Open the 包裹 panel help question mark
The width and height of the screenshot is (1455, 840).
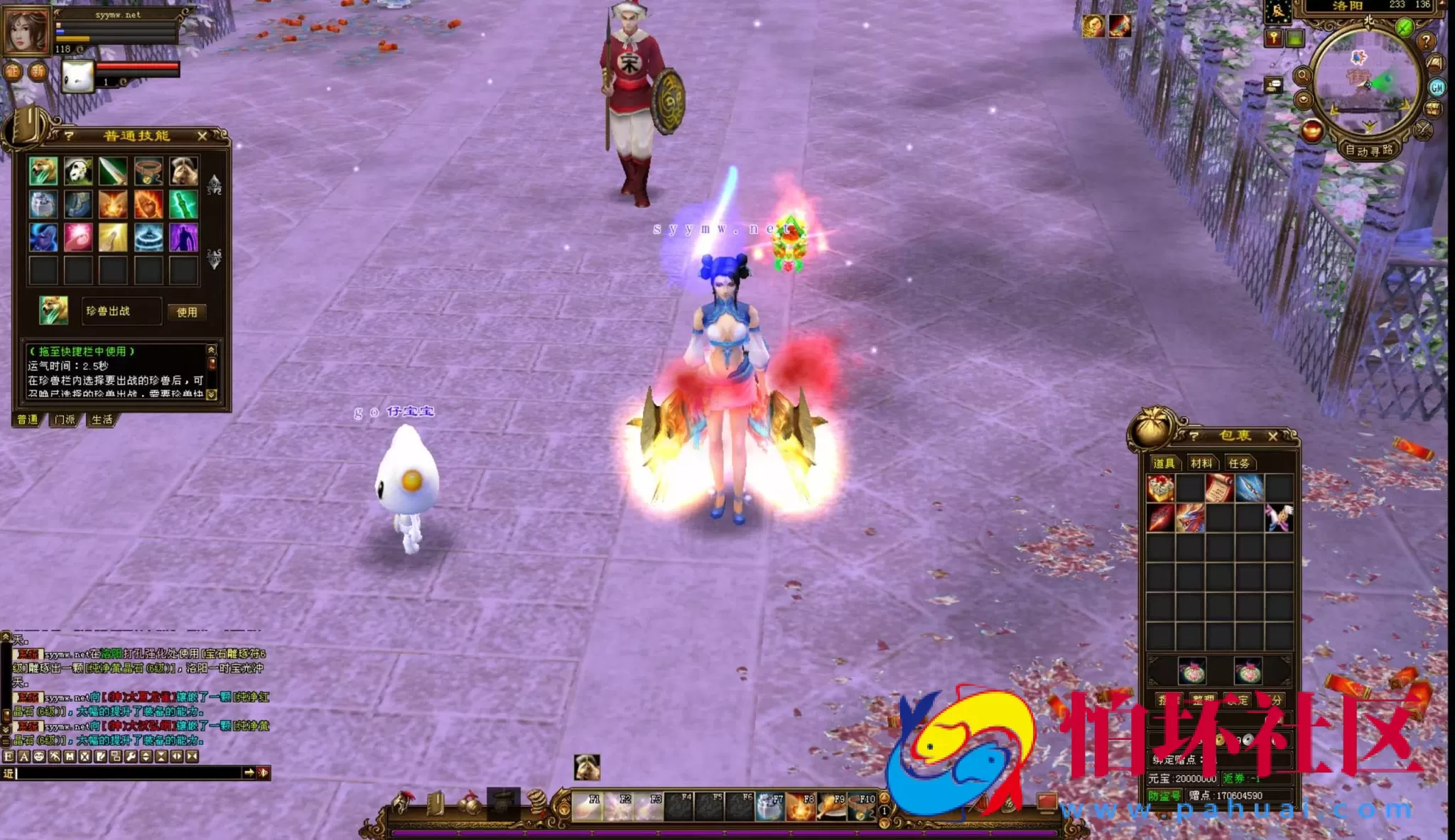click(1194, 435)
